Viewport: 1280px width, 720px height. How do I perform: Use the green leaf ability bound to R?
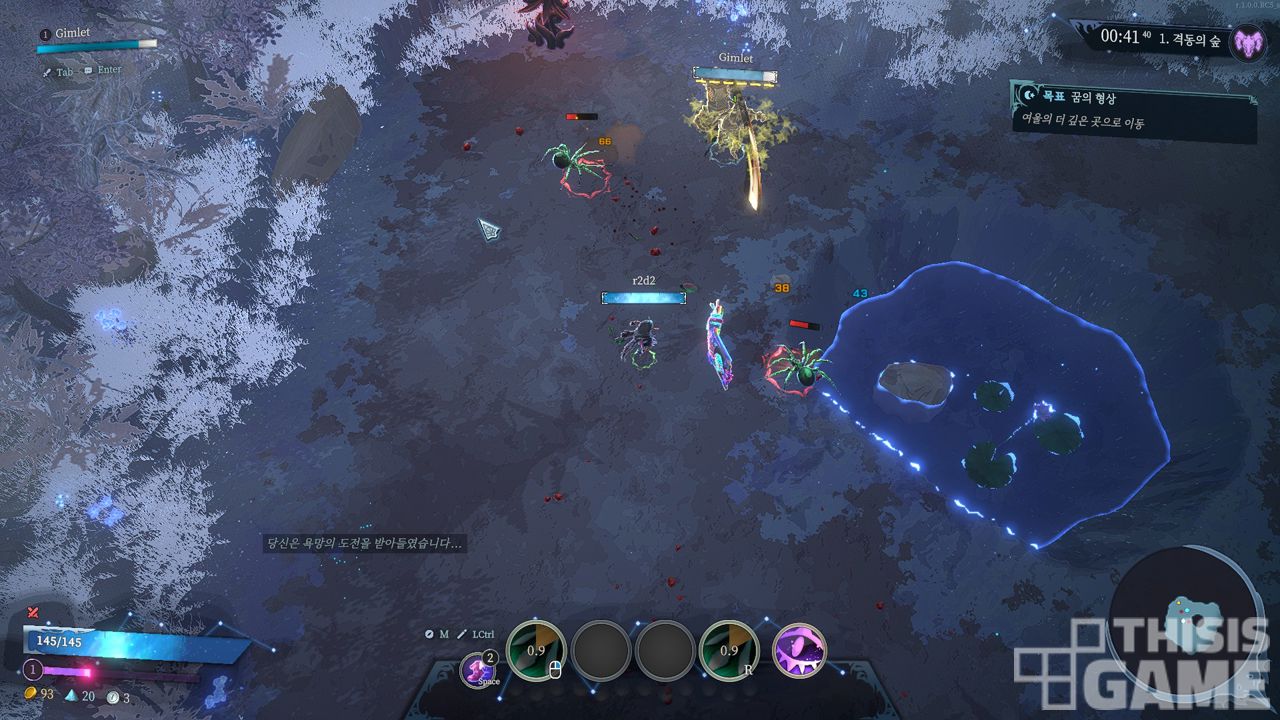pos(727,650)
